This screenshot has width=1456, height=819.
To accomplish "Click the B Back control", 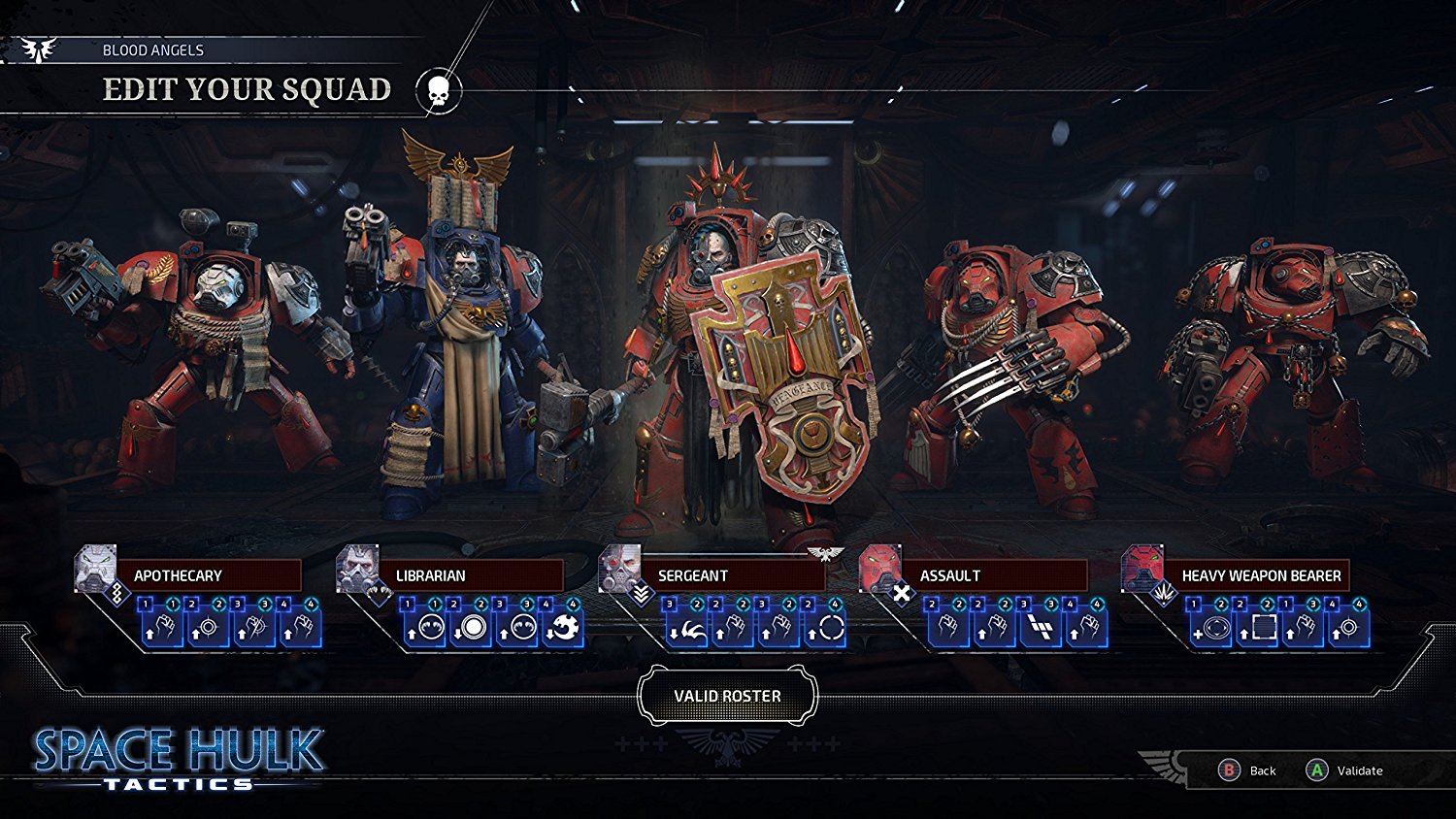I will click(1246, 771).
